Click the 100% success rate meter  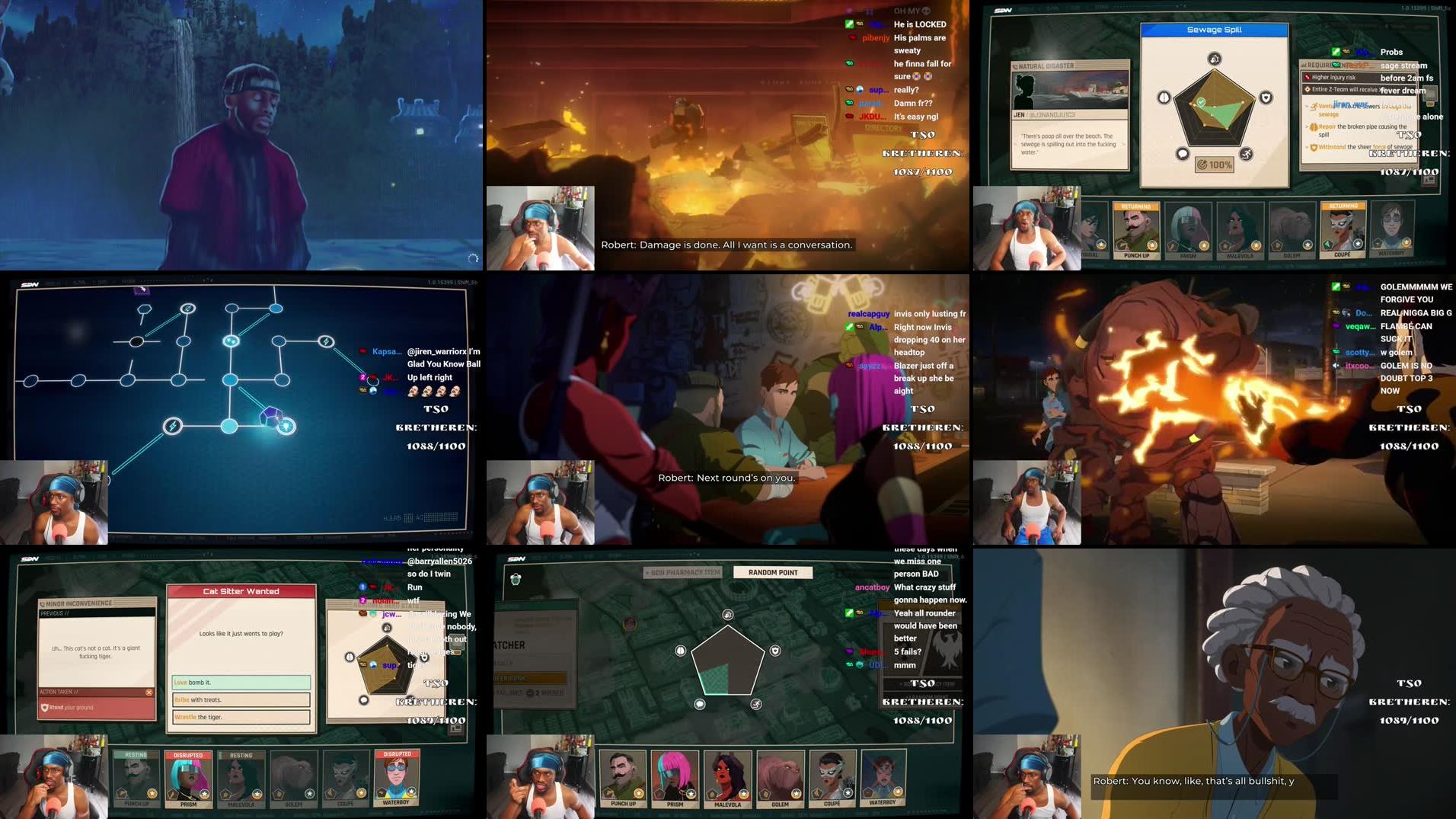coord(1213,165)
